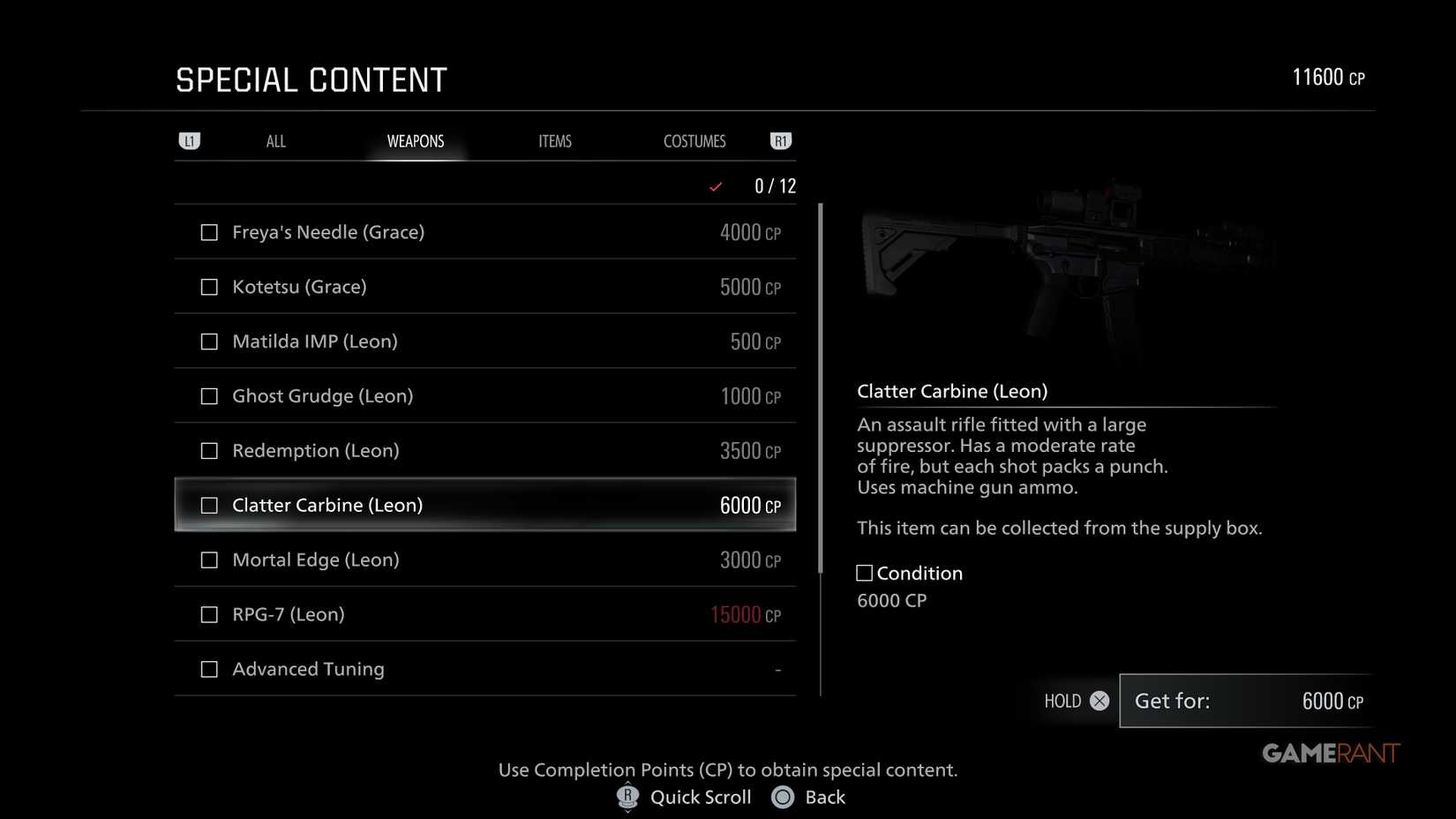The height and width of the screenshot is (819, 1456).
Task: Click the circle Back button icon
Action: point(782,797)
